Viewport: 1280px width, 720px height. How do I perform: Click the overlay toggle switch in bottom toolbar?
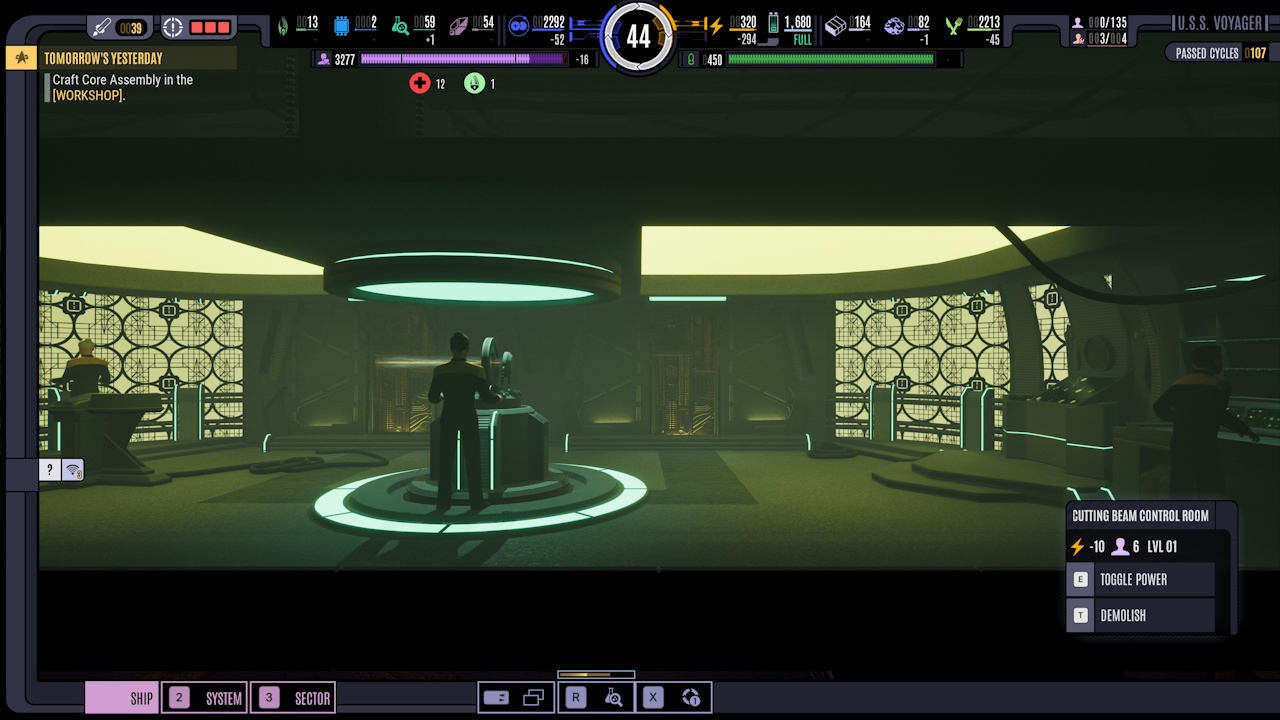pos(496,697)
